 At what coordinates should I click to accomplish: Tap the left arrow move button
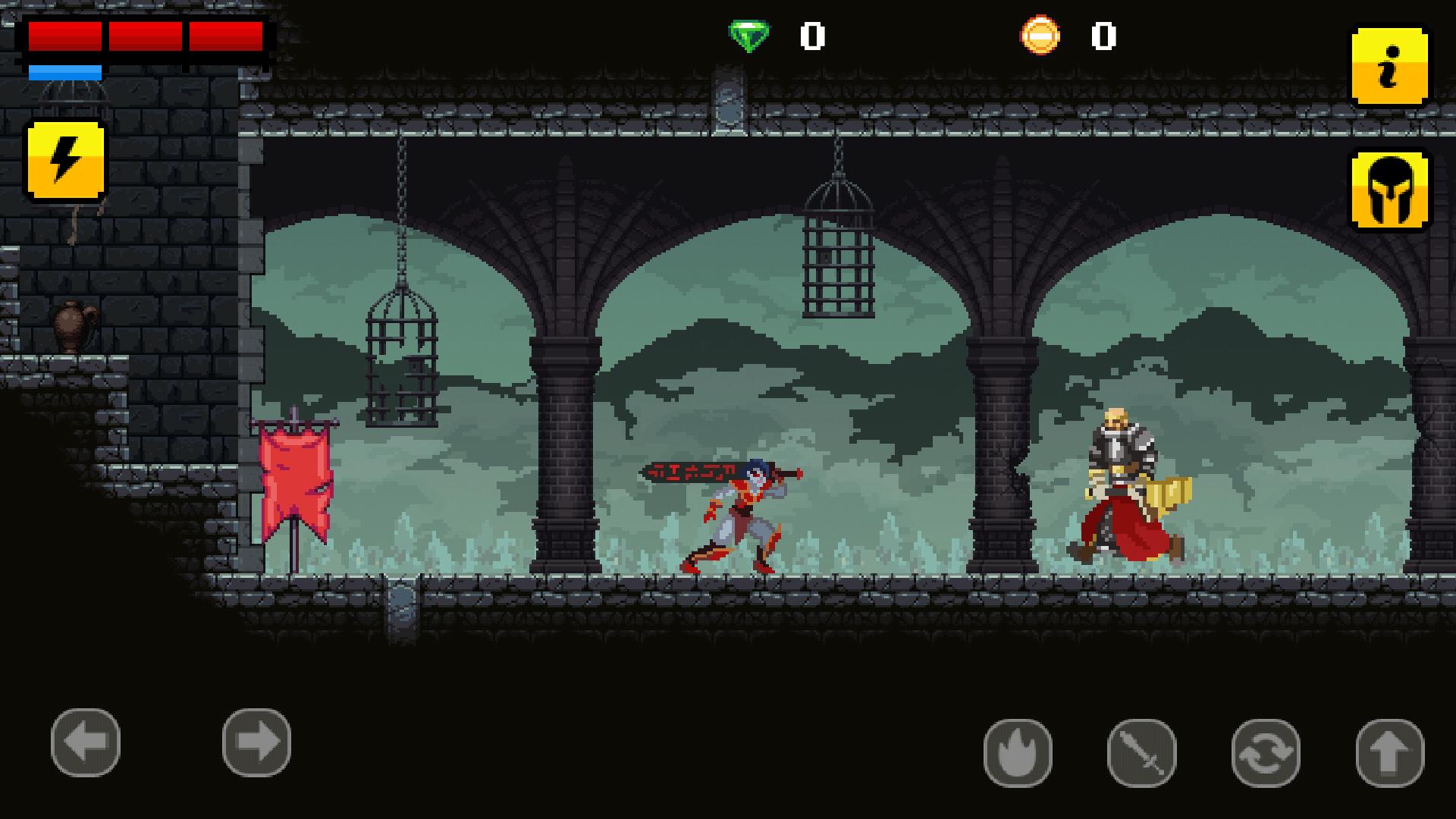pos(86,742)
